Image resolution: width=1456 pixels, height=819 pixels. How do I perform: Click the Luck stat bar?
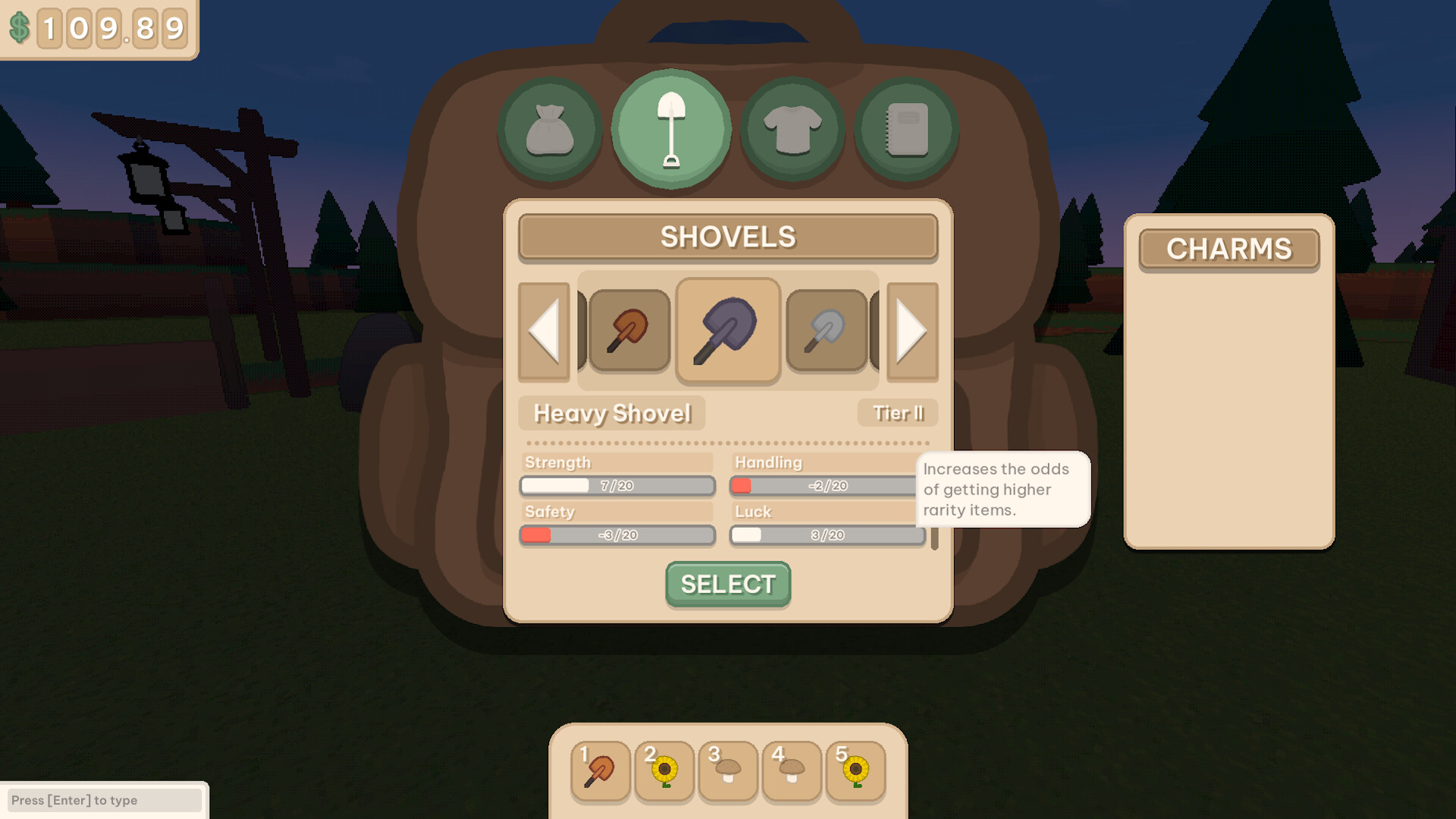coord(827,535)
